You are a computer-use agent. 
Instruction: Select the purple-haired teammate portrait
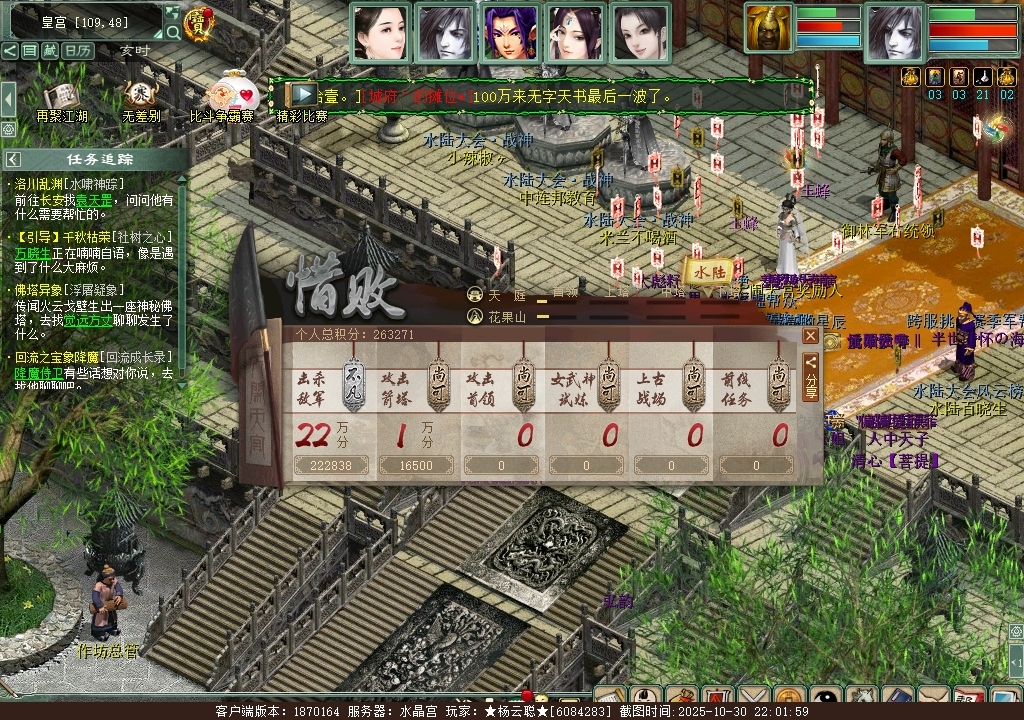(x=510, y=32)
